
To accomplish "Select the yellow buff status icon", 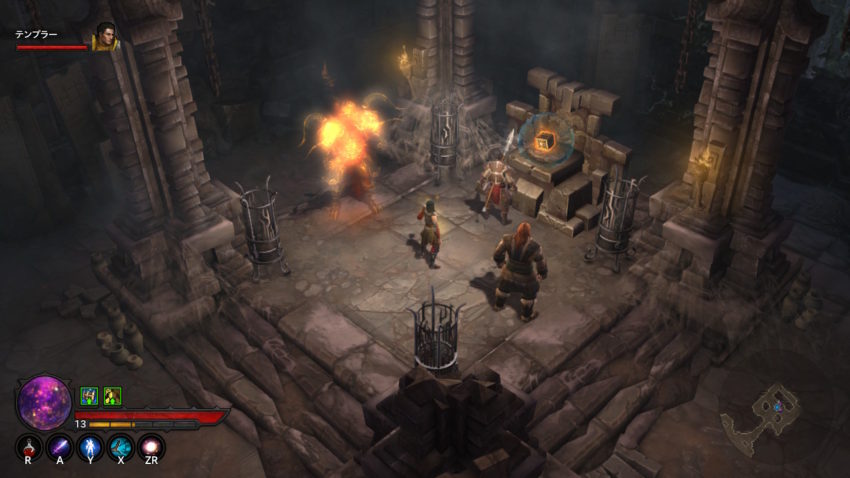I will [x=112, y=396].
